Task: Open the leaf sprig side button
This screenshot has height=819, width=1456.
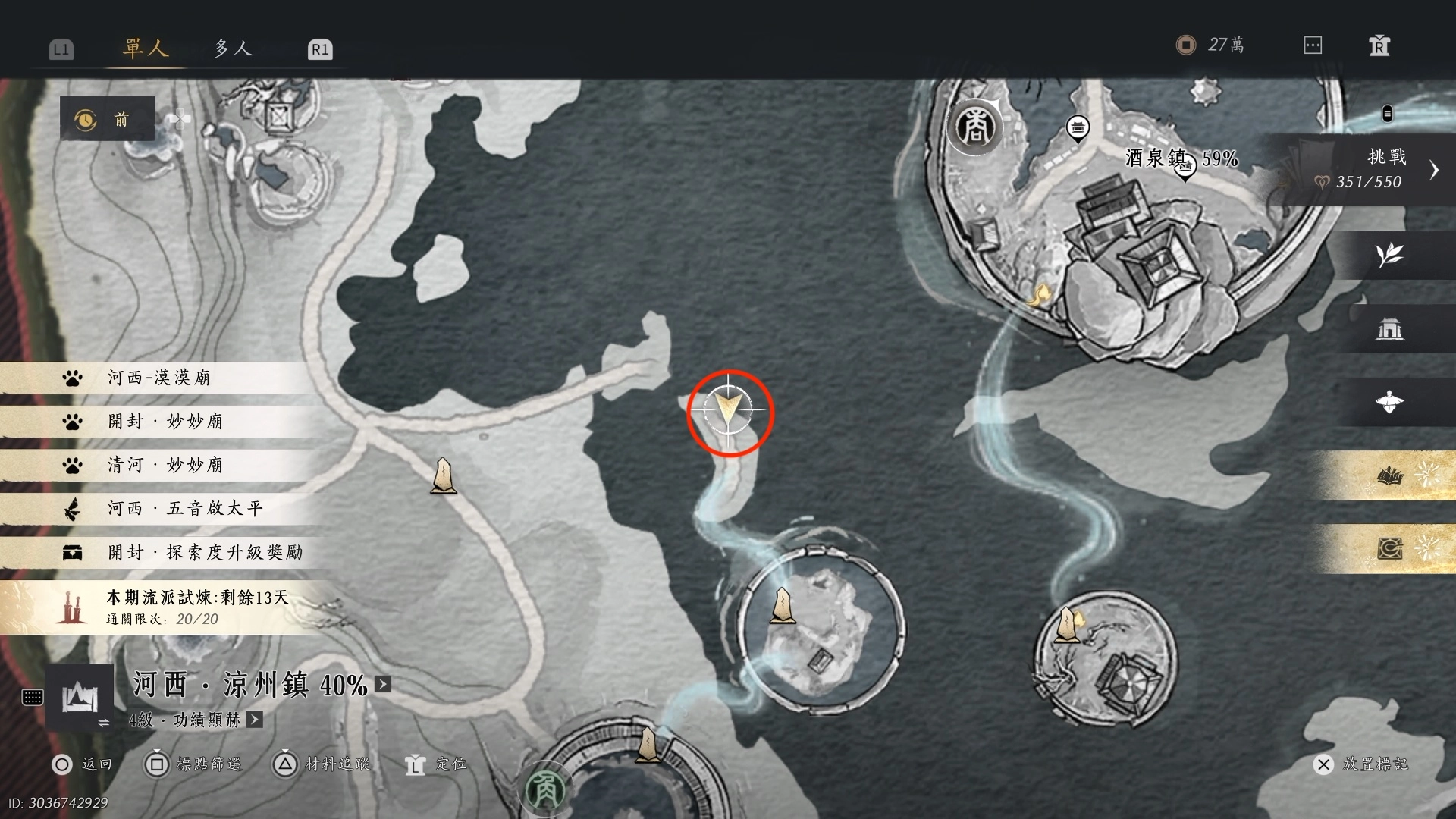Action: (x=1389, y=255)
